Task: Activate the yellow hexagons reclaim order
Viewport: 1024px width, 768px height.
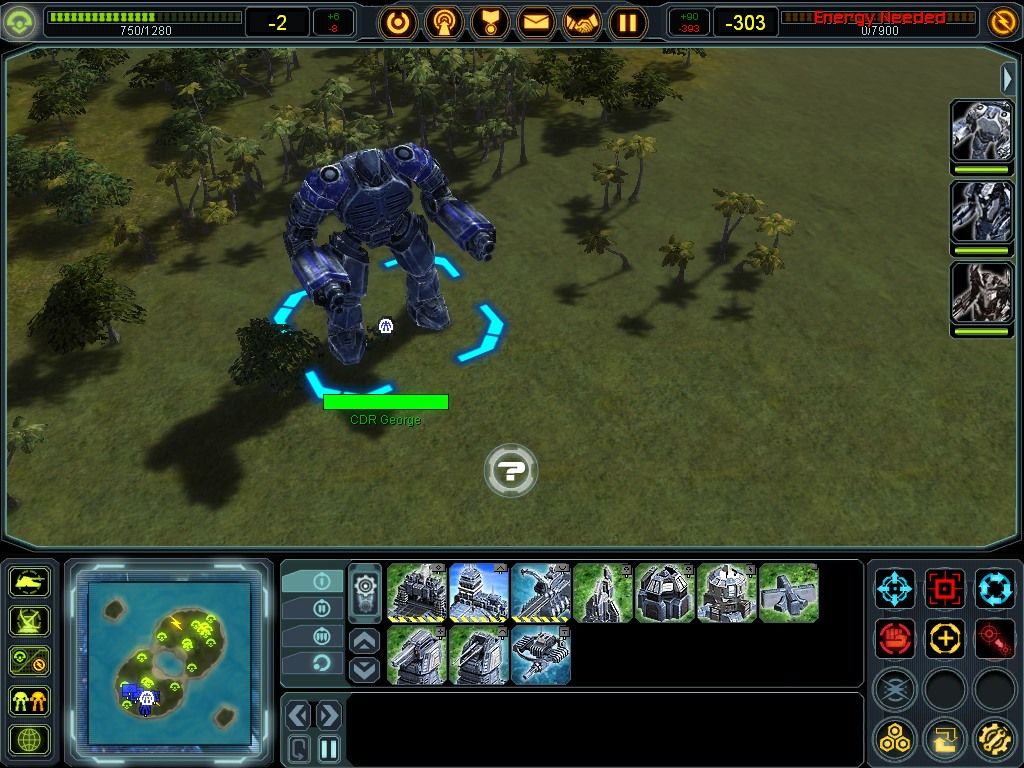Action: [x=895, y=740]
